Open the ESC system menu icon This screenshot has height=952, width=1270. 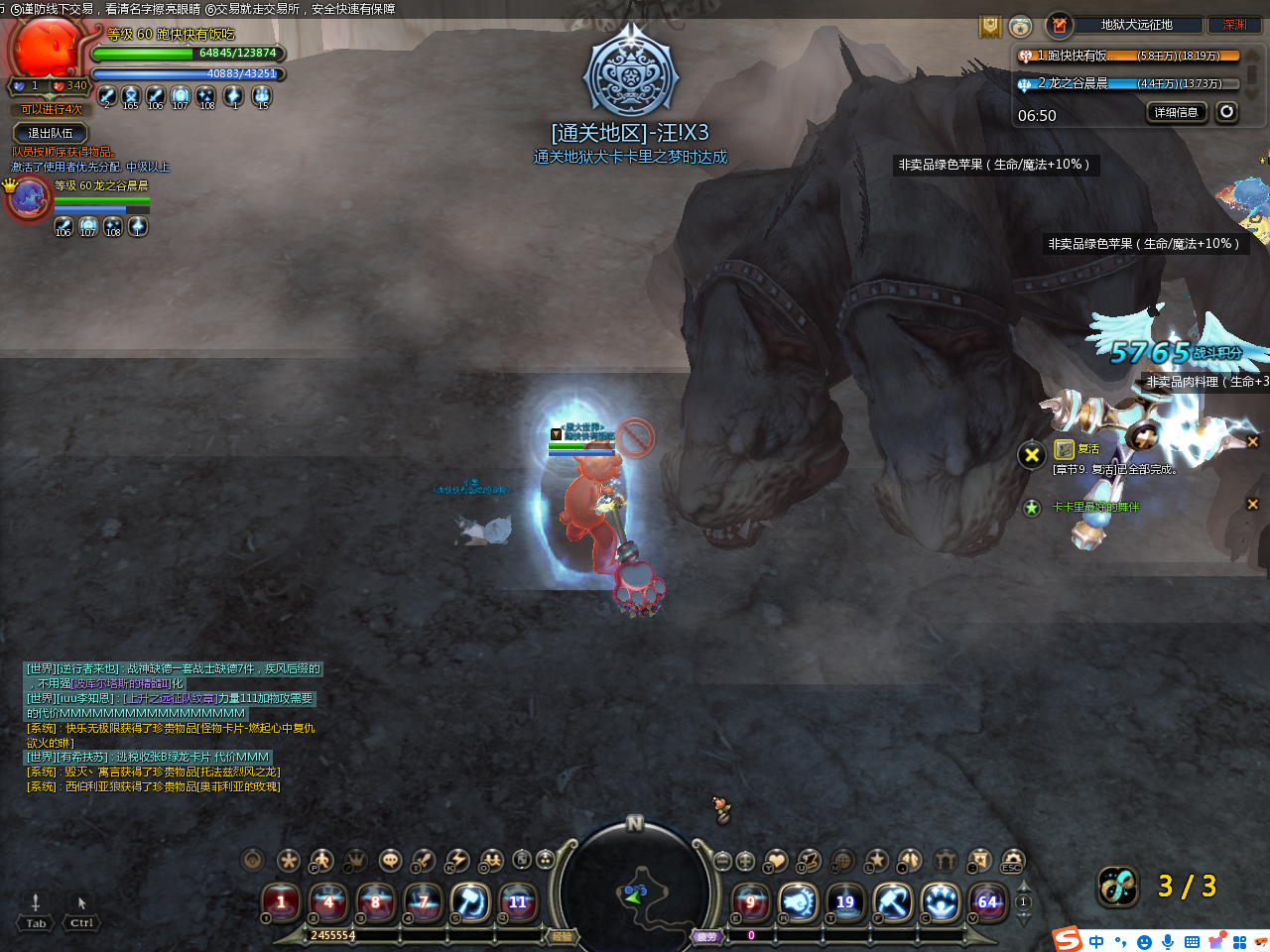[1012, 860]
